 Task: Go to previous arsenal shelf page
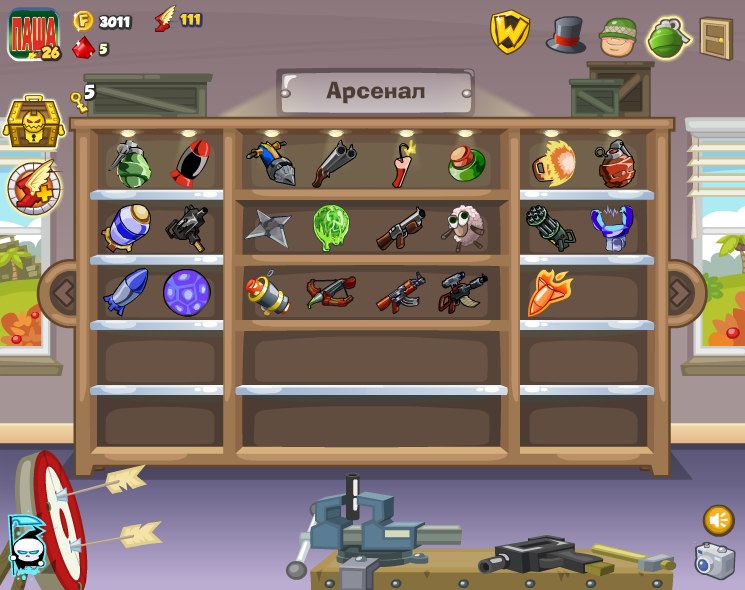pyautogui.click(x=63, y=293)
